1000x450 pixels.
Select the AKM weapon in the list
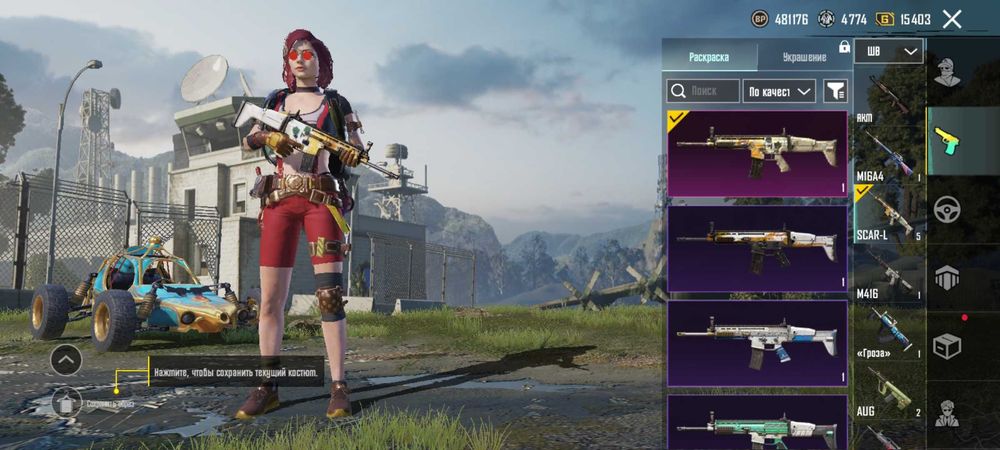click(x=889, y=98)
